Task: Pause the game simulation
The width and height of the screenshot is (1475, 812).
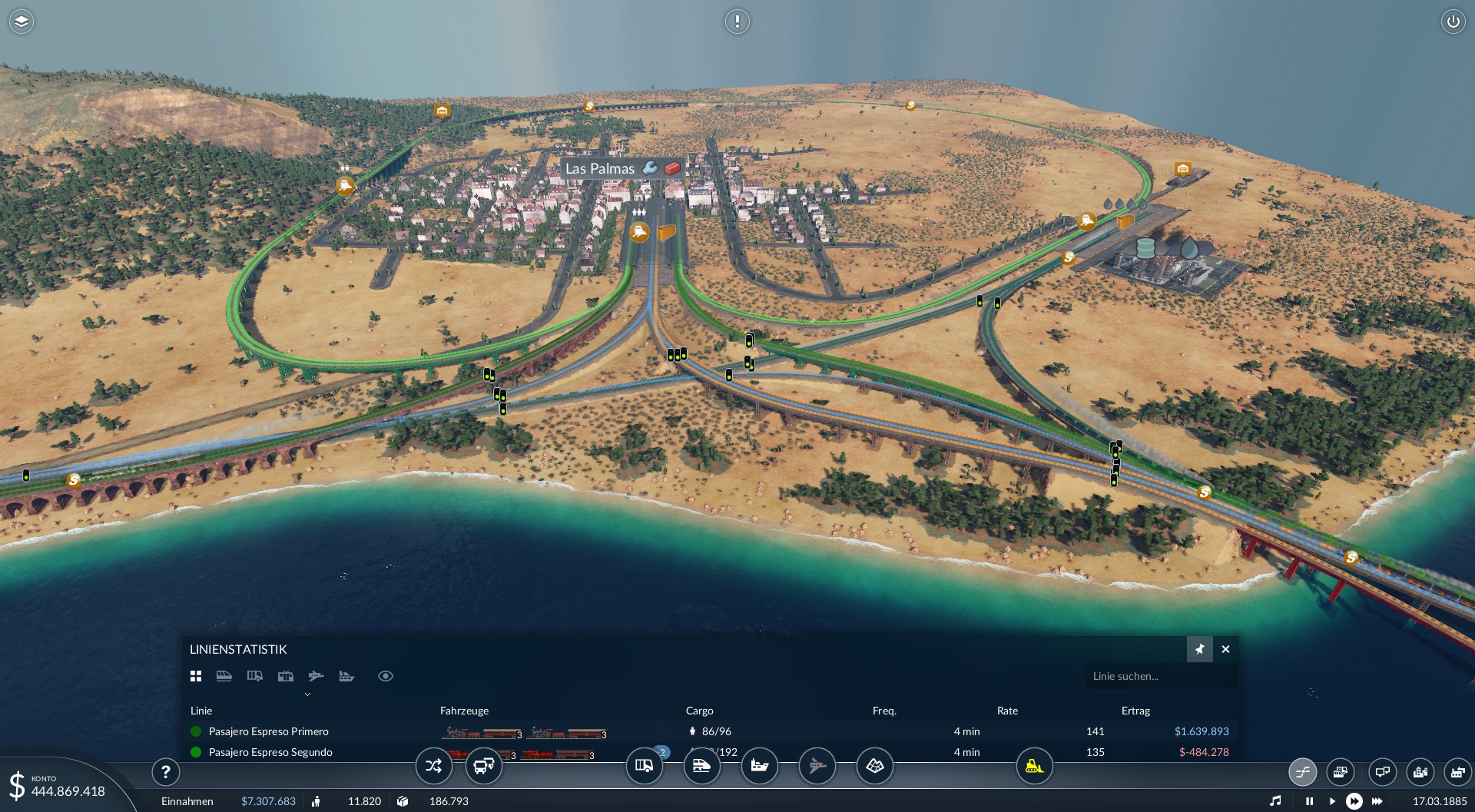Action: tap(1309, 801)
